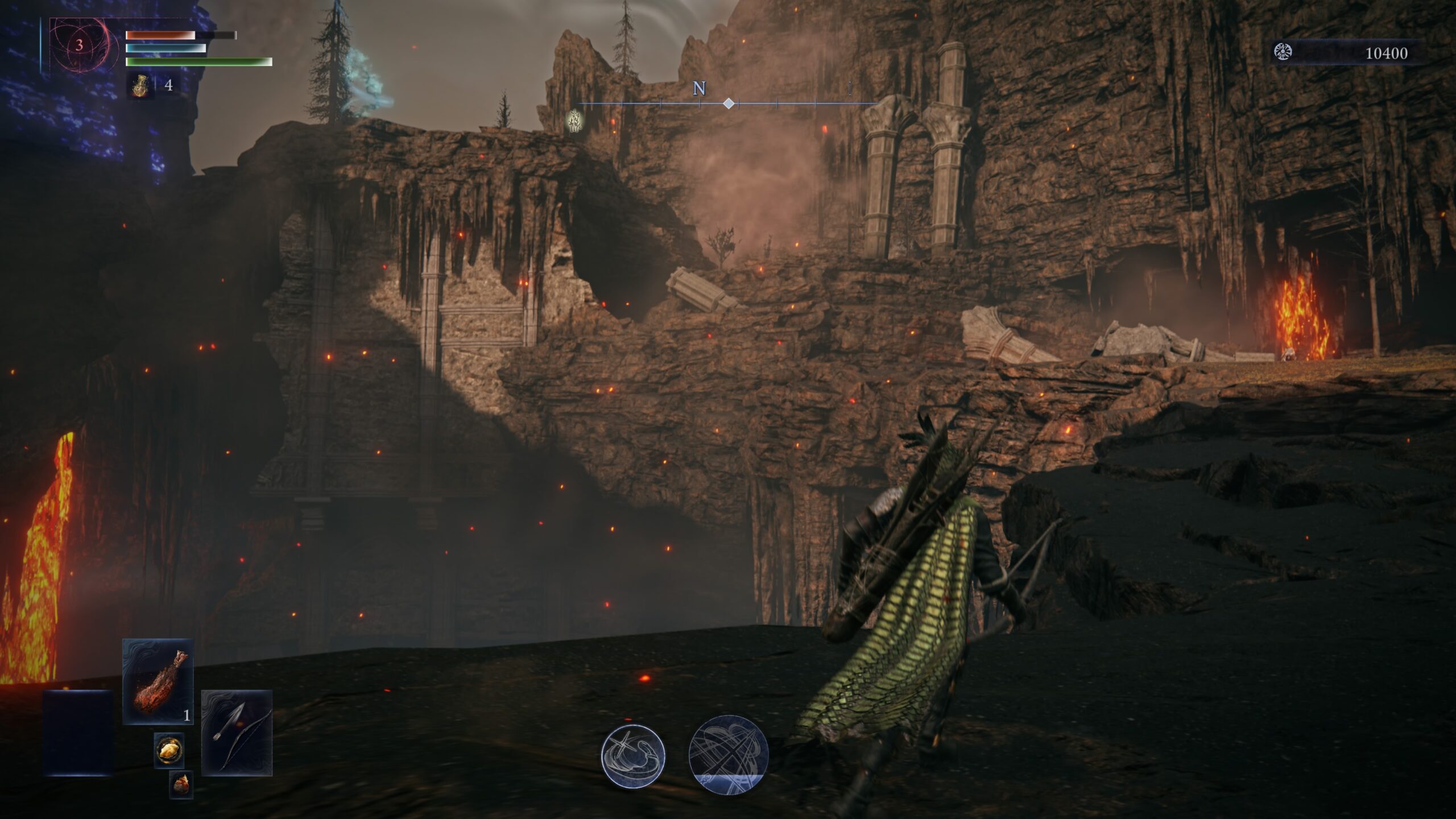Click the compass bar's diamond marker
Screen dimensions: 1456x819
pyautogui.click(x=729, y=104)
